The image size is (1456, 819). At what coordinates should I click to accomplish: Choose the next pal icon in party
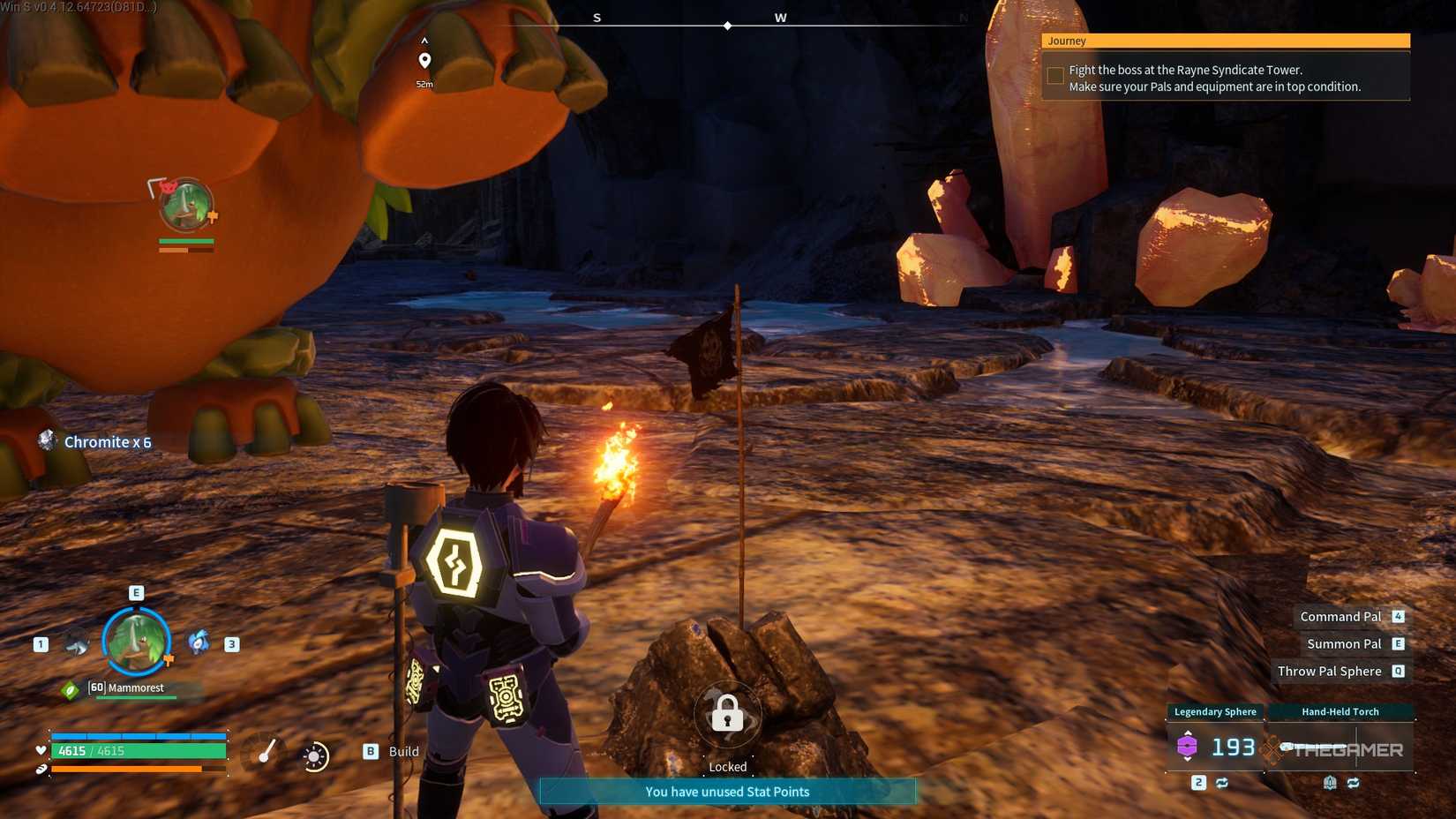pos(199,642)
